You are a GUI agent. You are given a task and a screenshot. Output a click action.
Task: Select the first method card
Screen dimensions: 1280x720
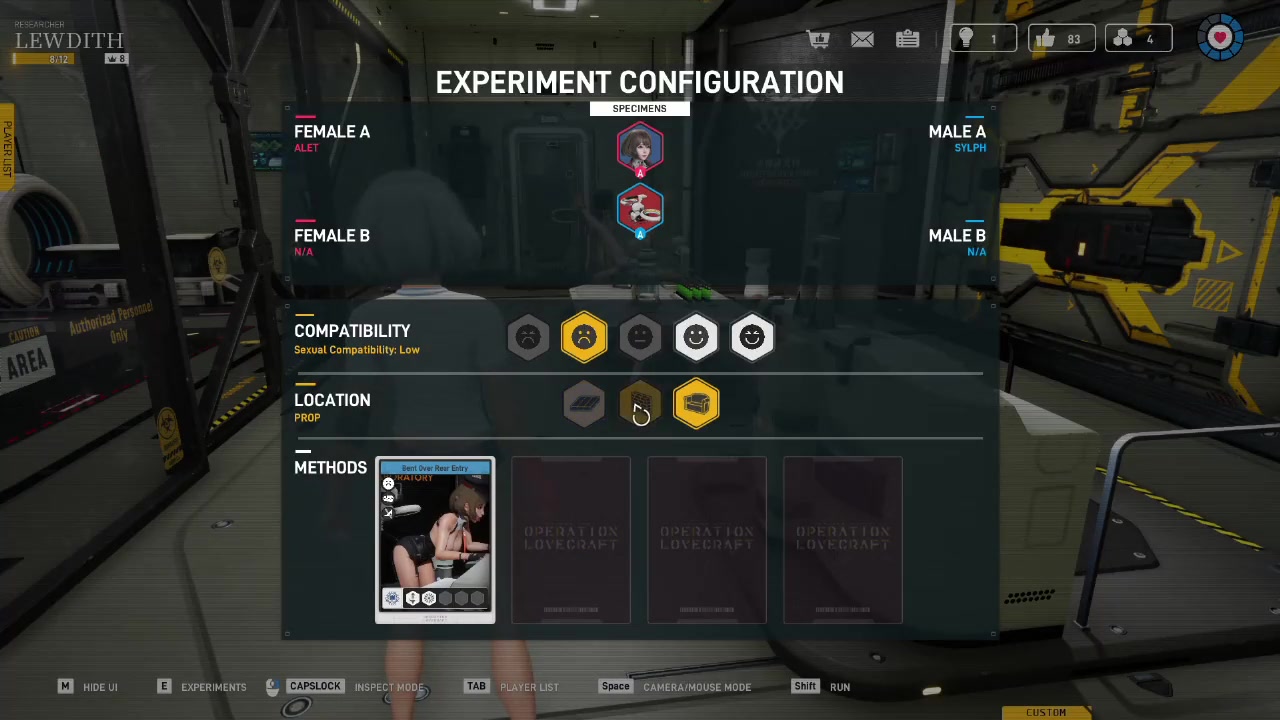point(435,540)
